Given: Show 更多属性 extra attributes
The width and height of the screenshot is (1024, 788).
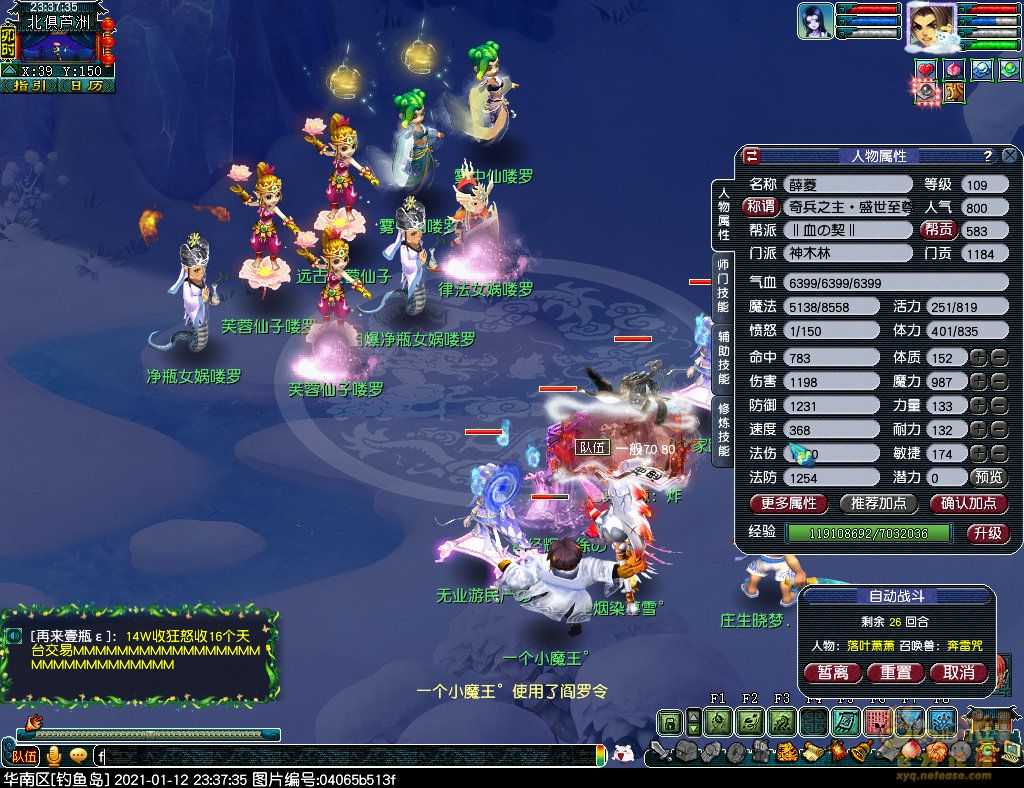Looking at the screenshot, I should [x=789, y=503].
